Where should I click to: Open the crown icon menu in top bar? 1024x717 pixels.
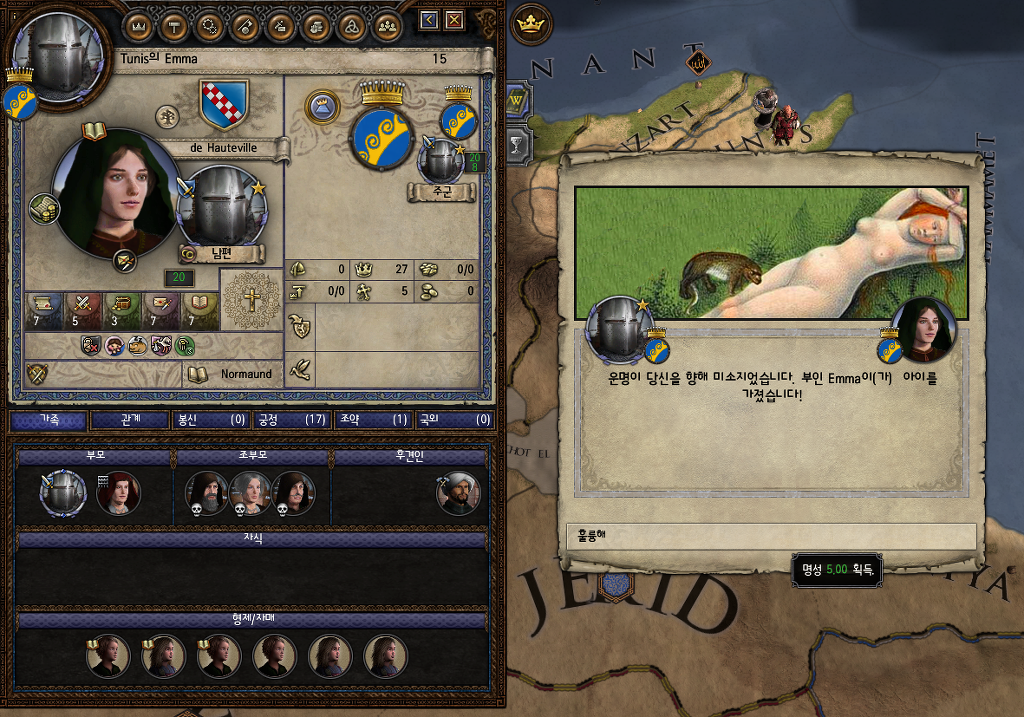(x=139, y=26)
